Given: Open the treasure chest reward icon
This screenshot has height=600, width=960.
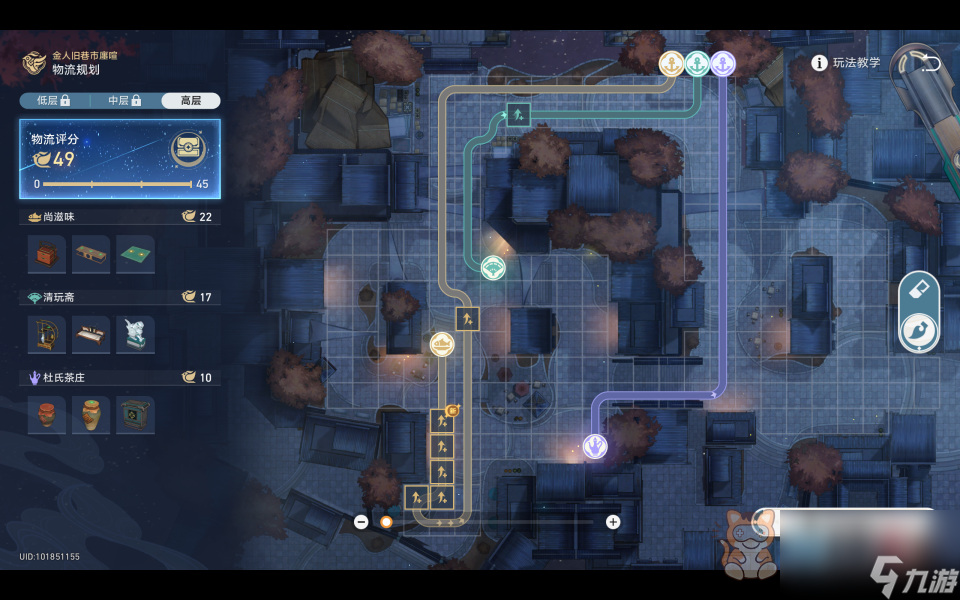Looking at the screenshot, I should tap(187, 150).
